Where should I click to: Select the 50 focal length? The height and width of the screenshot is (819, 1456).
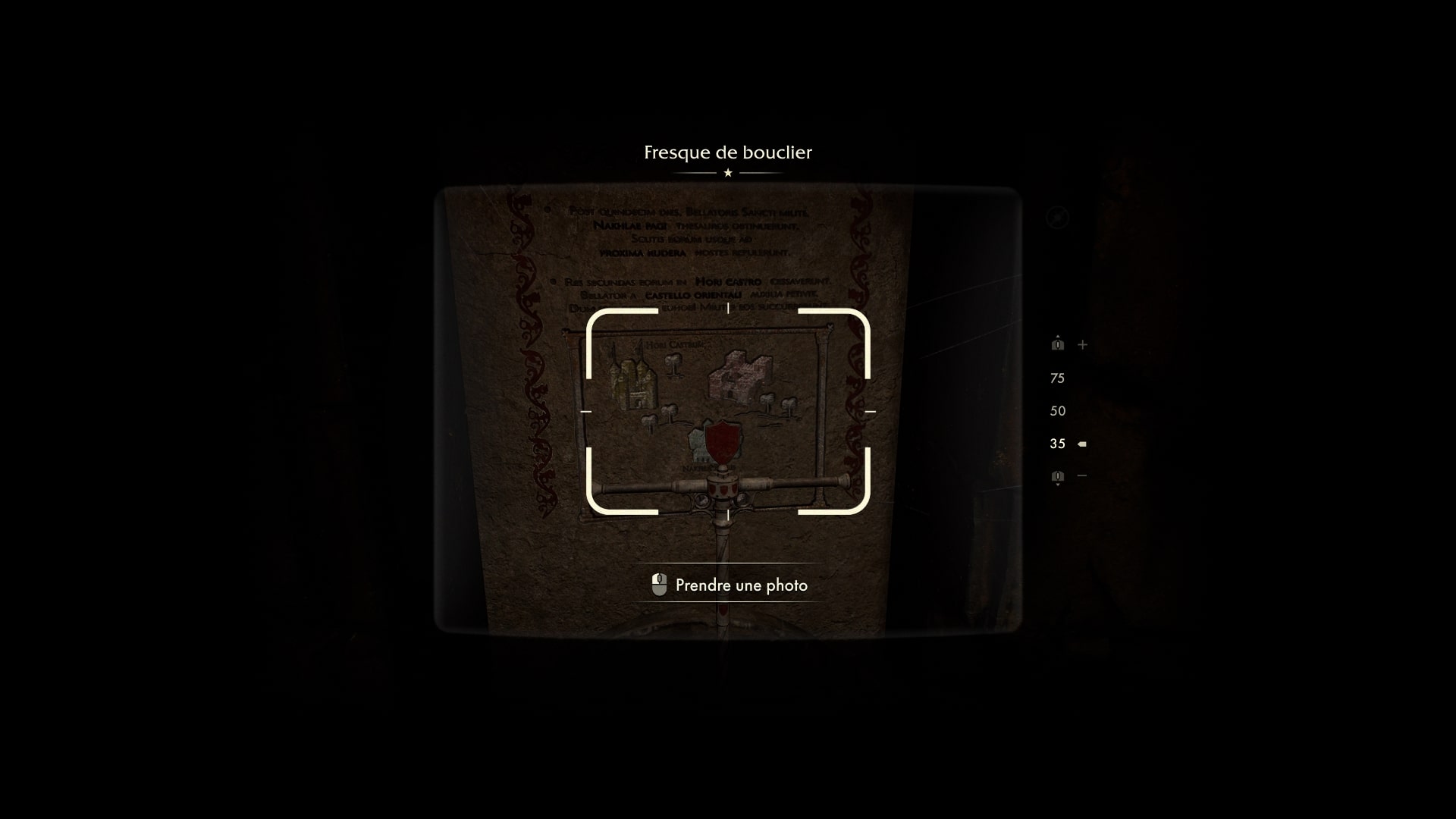[1059, 411]
